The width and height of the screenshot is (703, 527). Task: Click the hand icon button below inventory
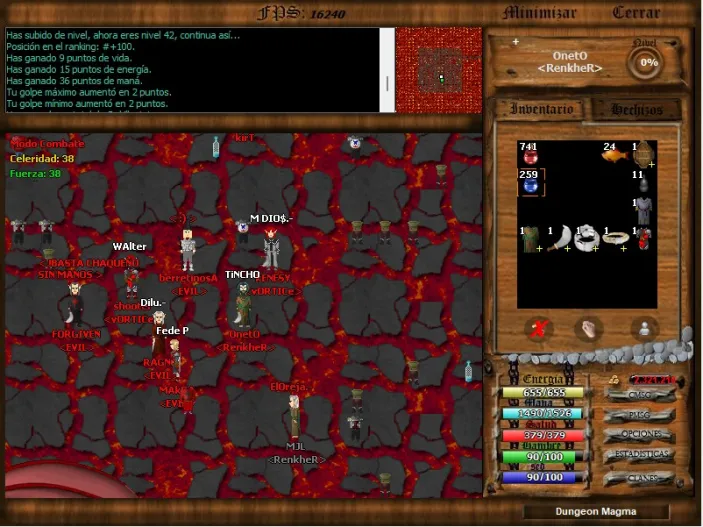[590, 327]
